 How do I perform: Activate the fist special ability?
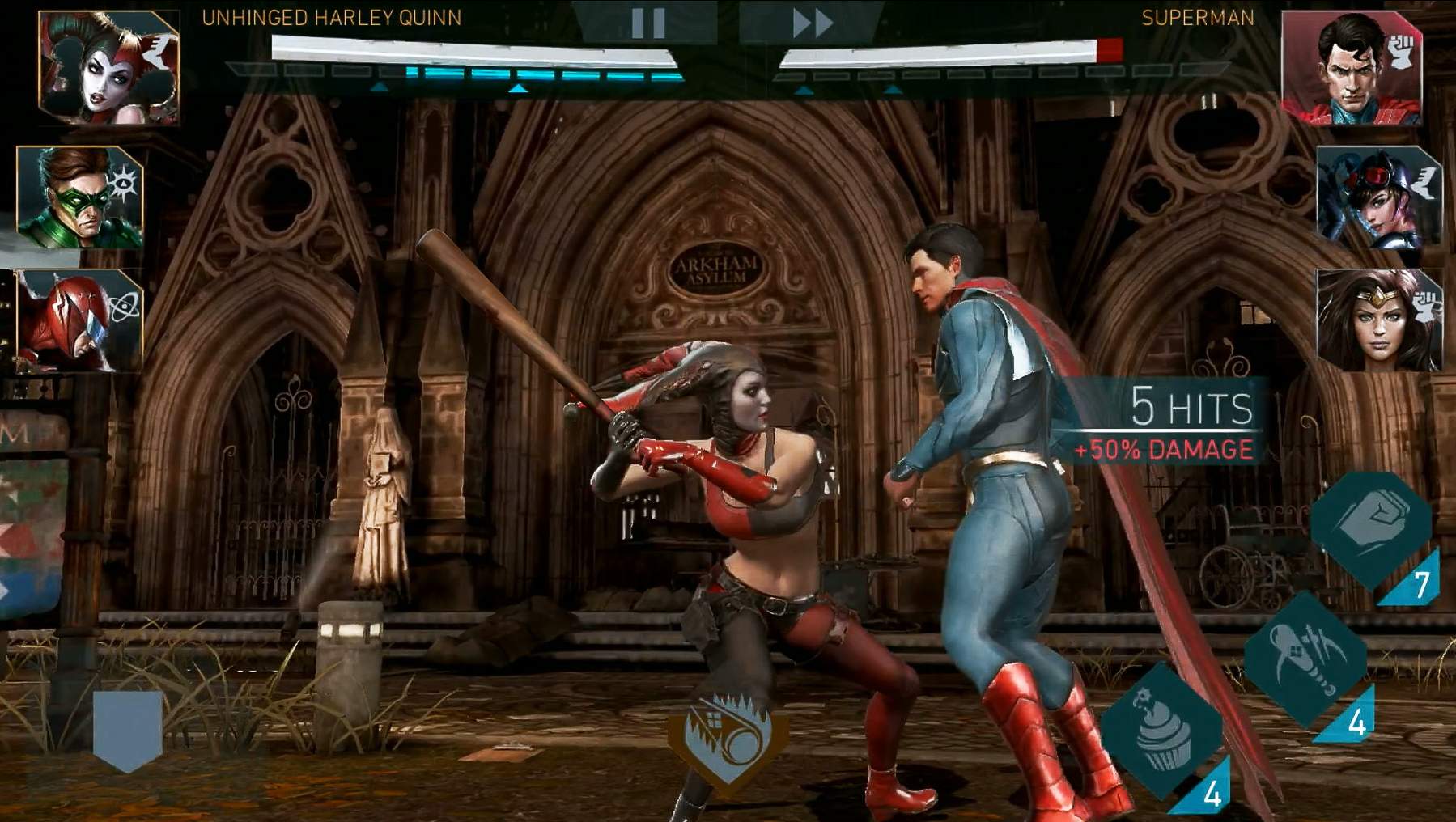click(x=1371, y=528)
